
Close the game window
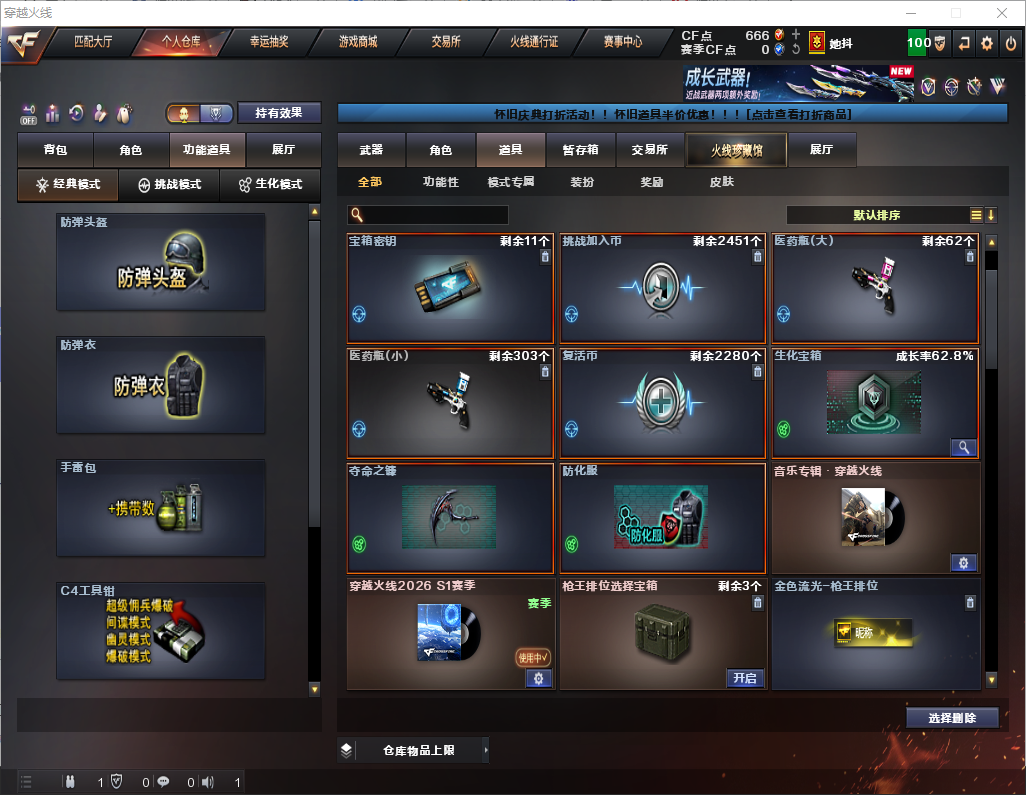pyautogui.click(x=1002, y=13)
